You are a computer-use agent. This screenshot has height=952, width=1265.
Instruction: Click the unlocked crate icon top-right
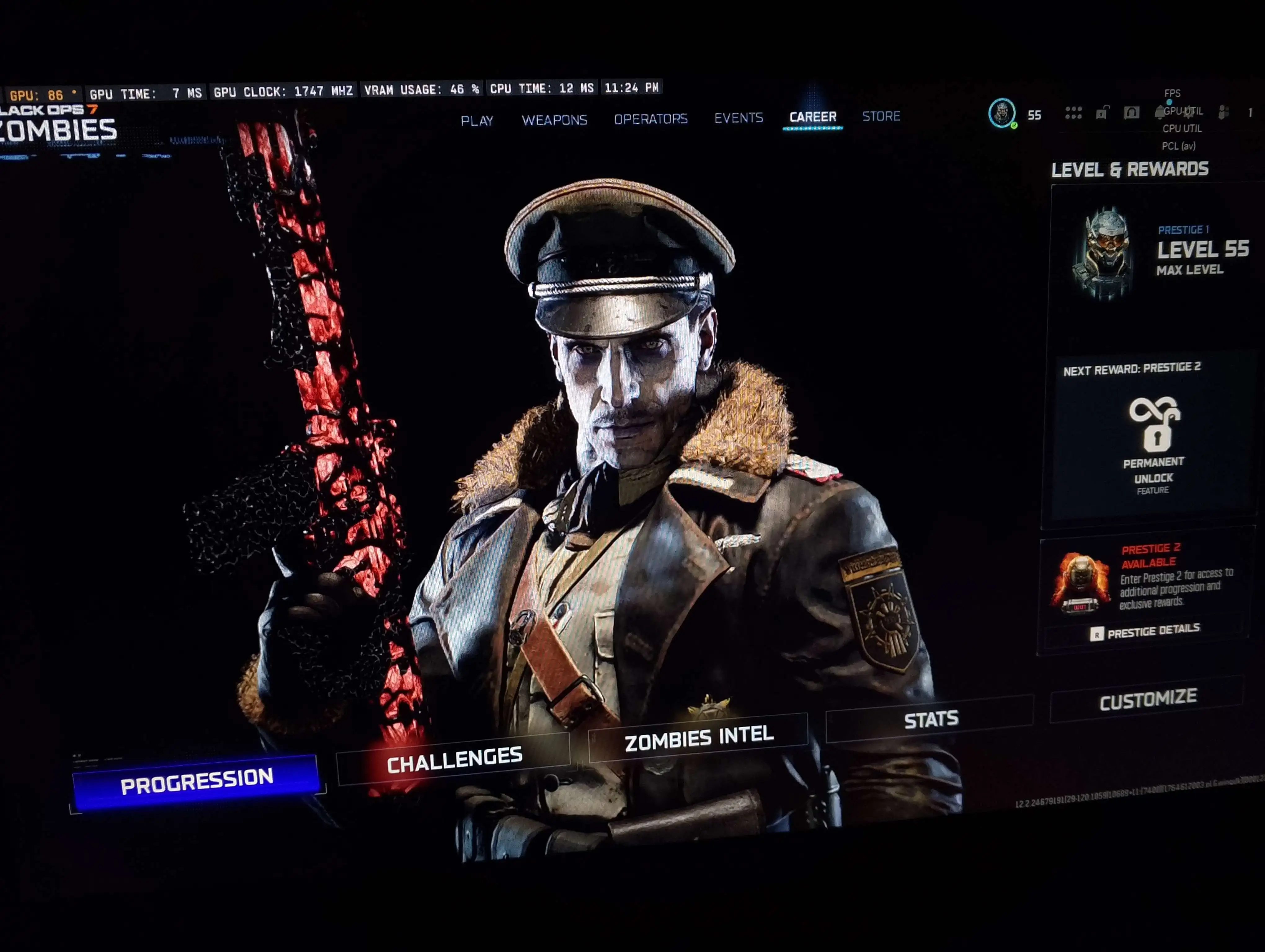pos(1103,112)
